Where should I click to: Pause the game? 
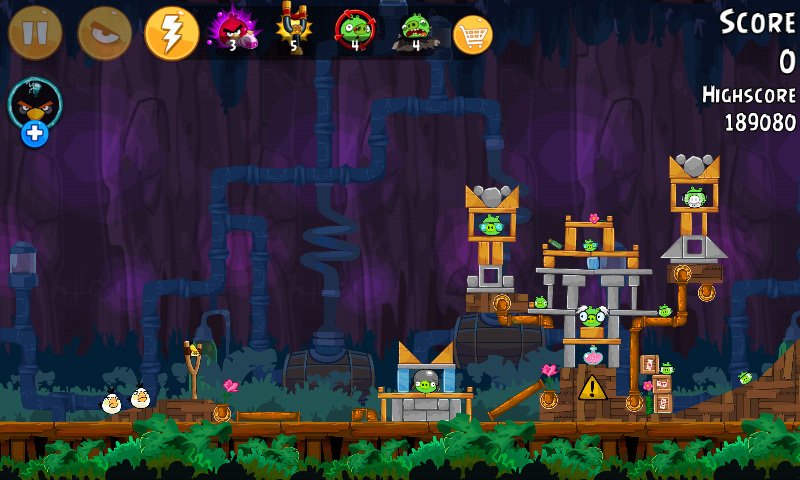[x=35, y=33]
